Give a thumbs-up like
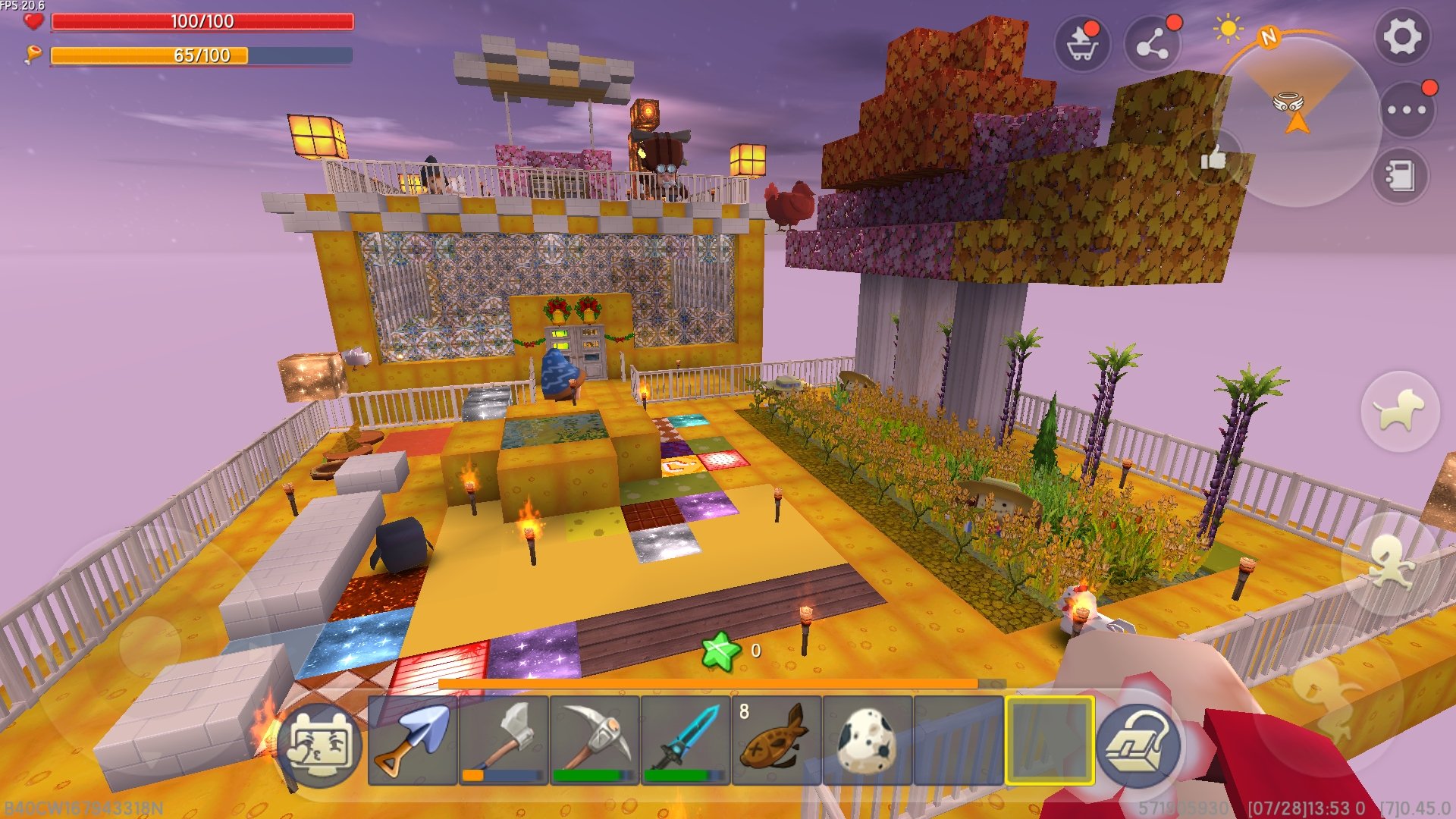This screenshot has height=819, width=1456. (1213, 158)
